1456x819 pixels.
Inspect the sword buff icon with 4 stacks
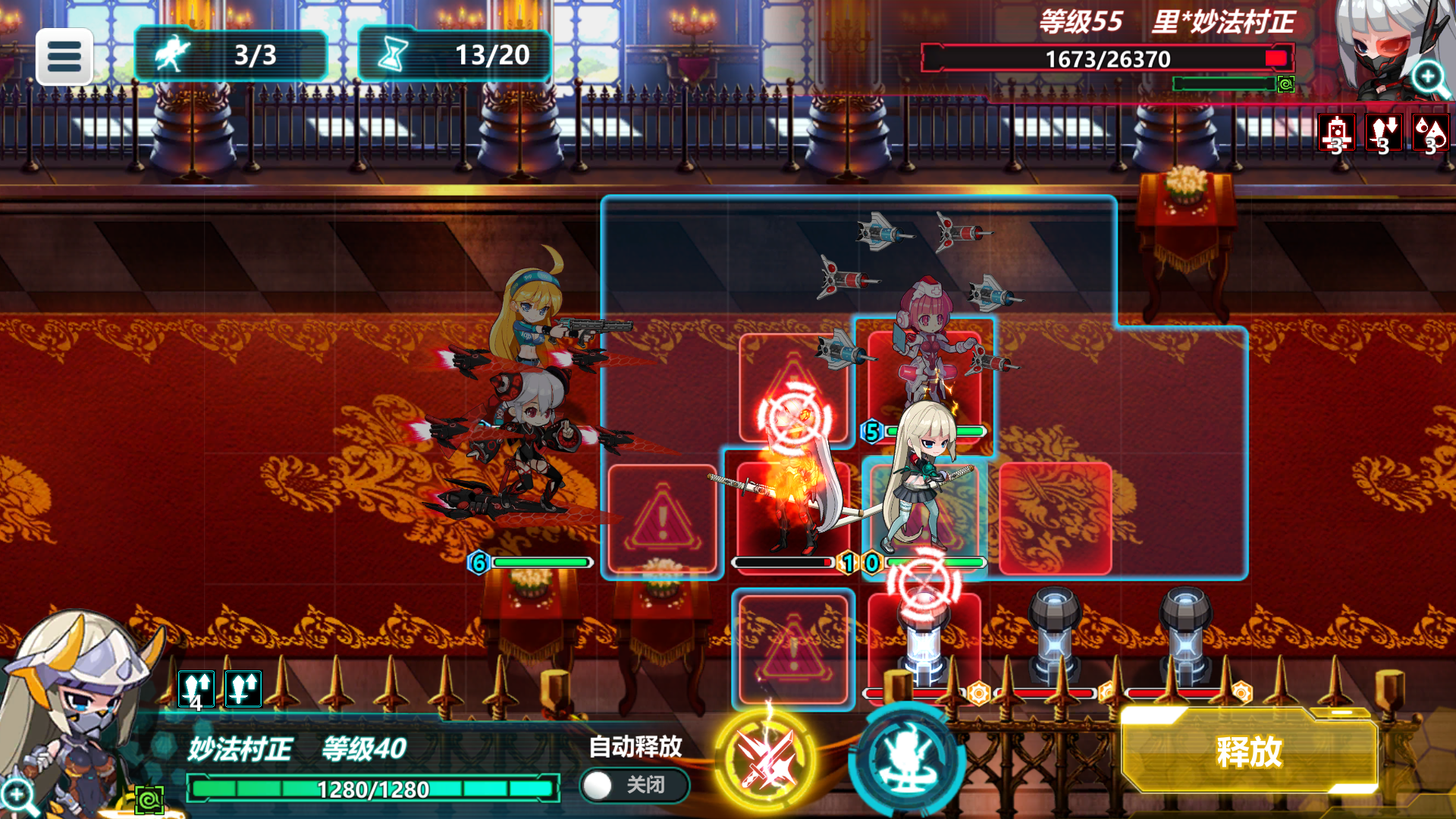click(x=197, y=690)
